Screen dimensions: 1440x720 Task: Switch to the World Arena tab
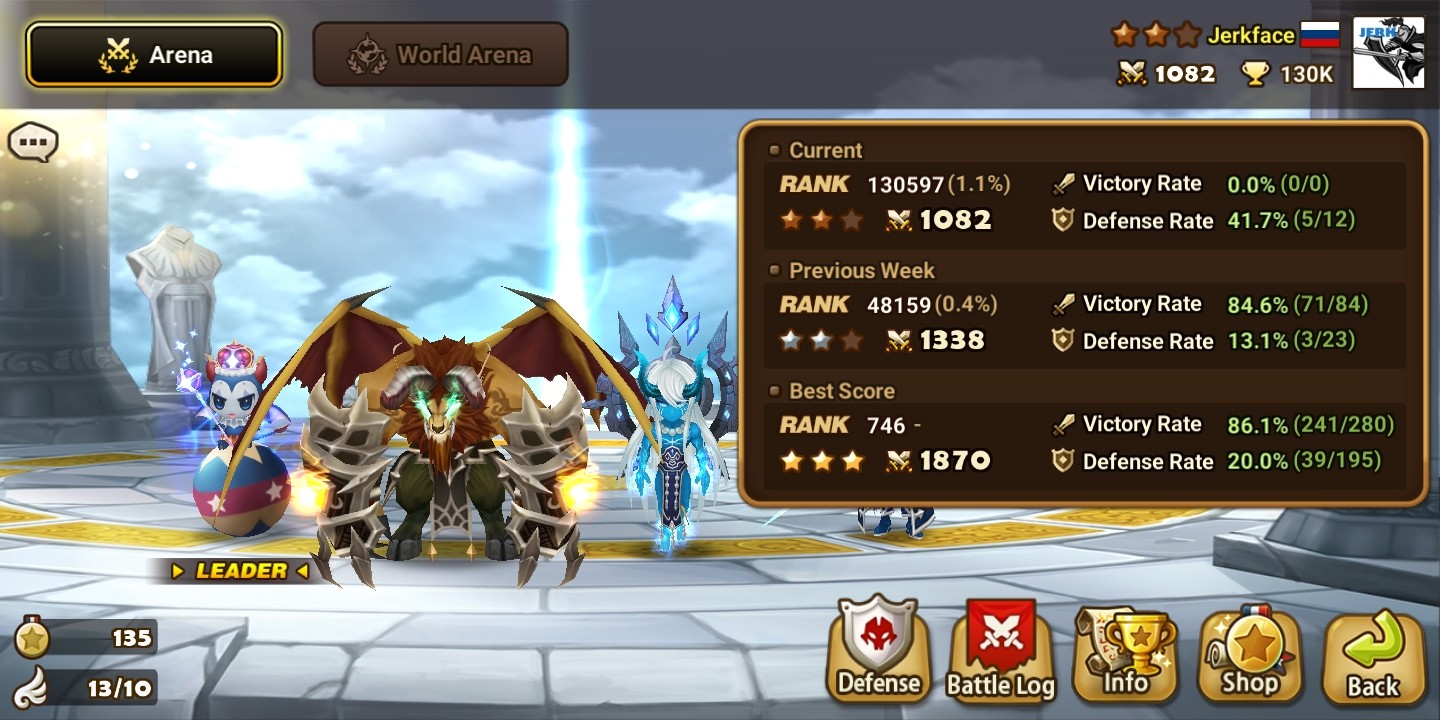coord(440,54)
